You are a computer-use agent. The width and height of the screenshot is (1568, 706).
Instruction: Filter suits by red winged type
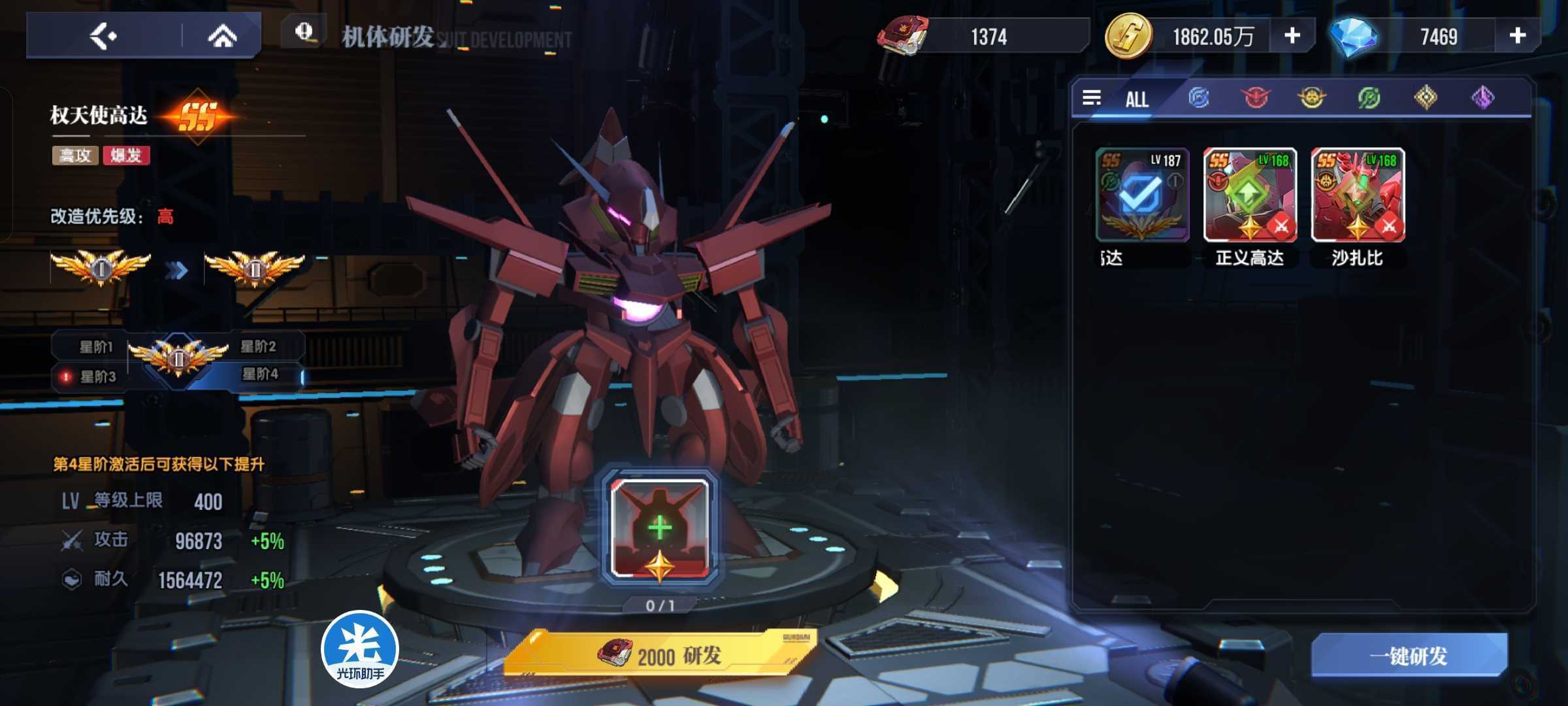[x=1255, y=98]
